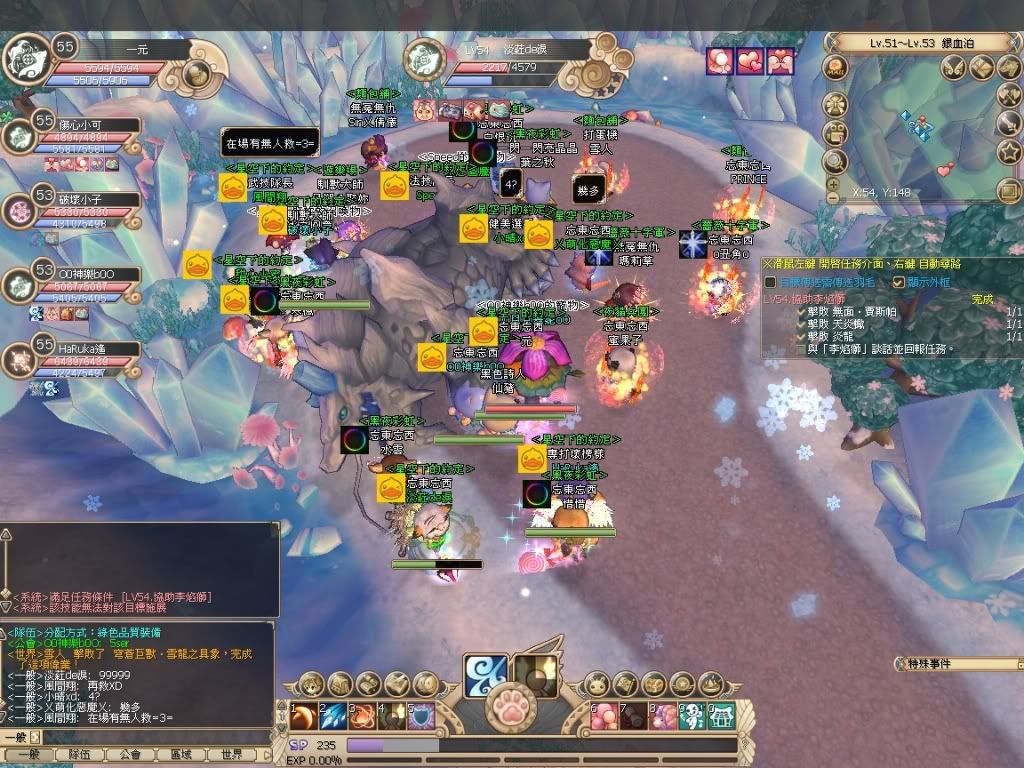Switch to the 區域 chat tab

click(181, 755)
